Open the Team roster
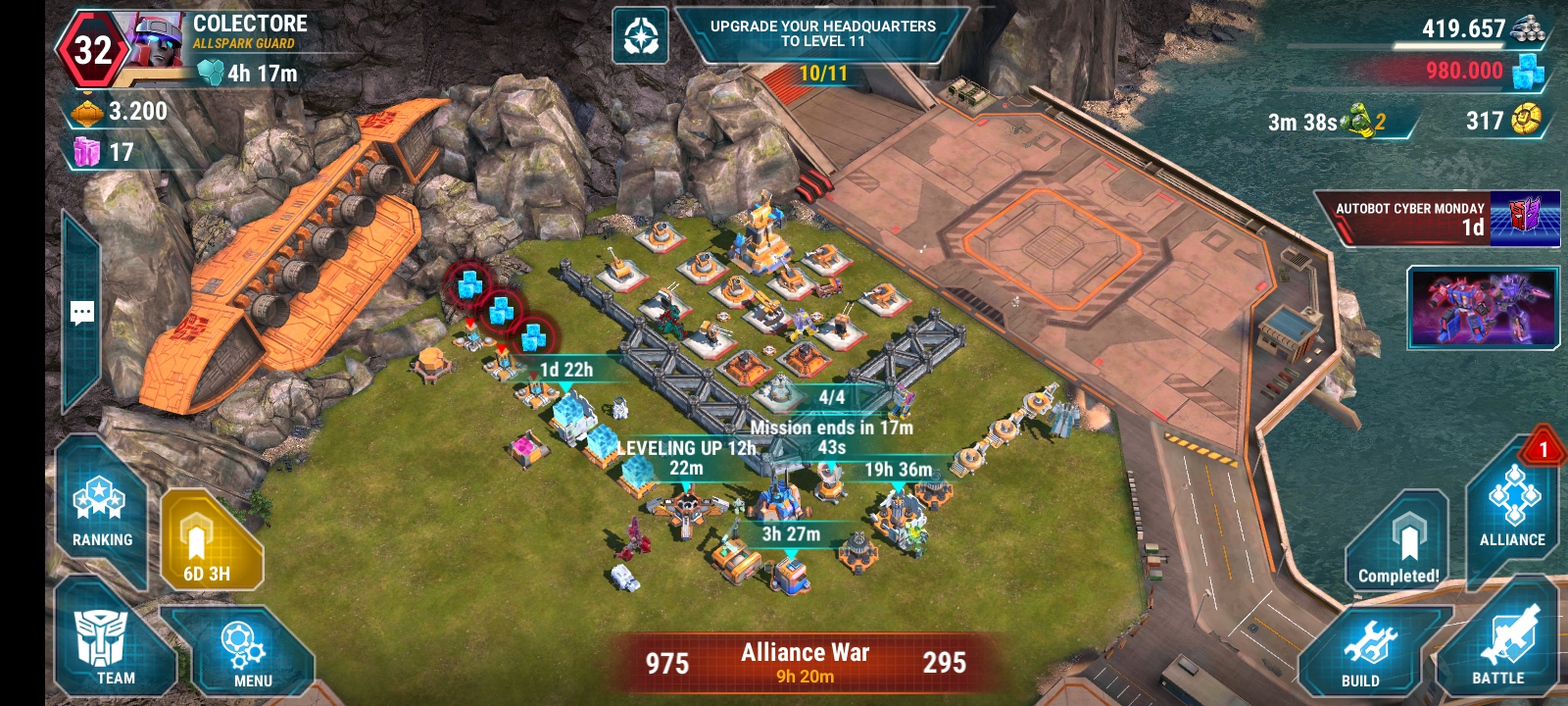1568x706 pixels. point(113,646)
